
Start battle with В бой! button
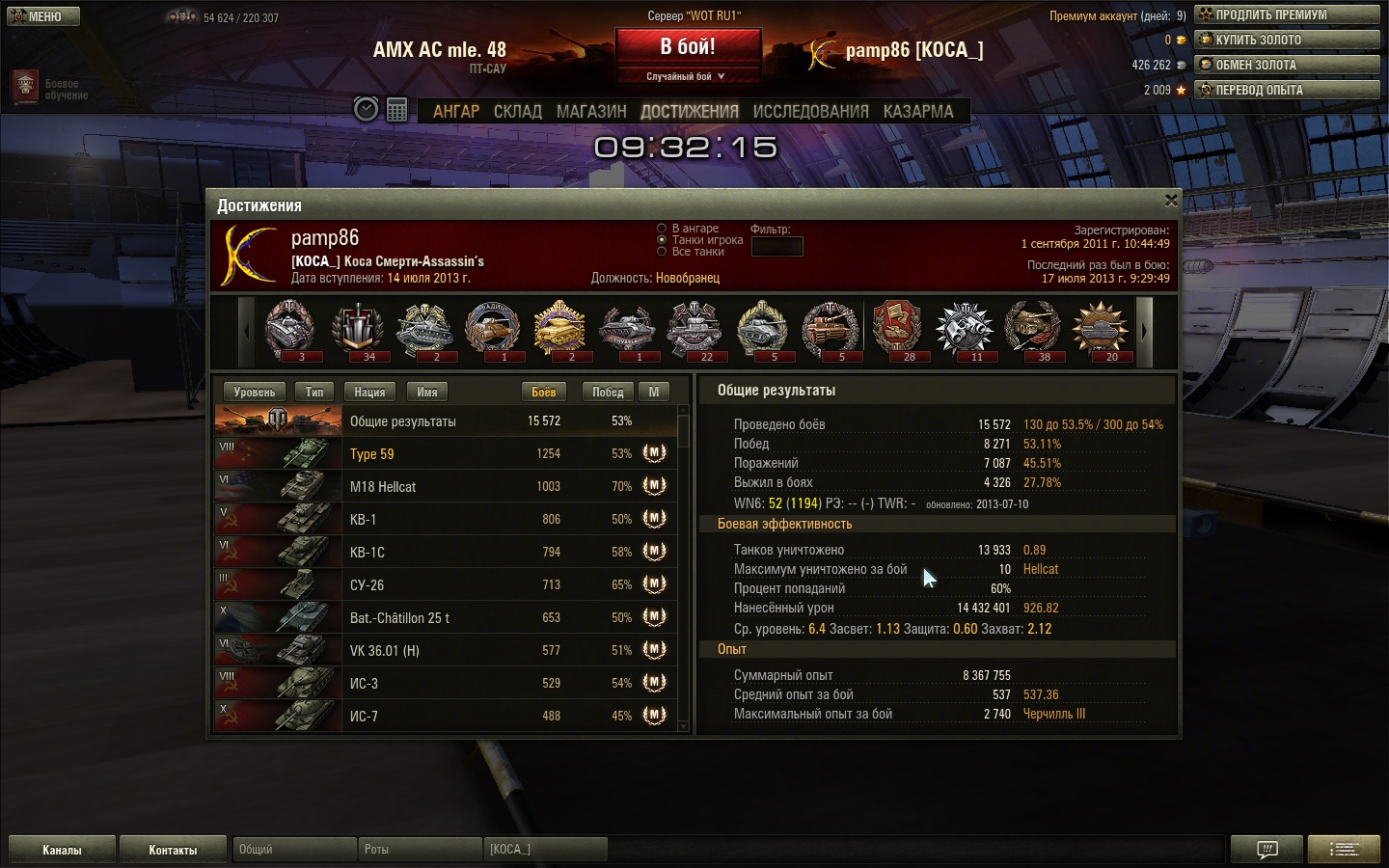tap(688, 47)
